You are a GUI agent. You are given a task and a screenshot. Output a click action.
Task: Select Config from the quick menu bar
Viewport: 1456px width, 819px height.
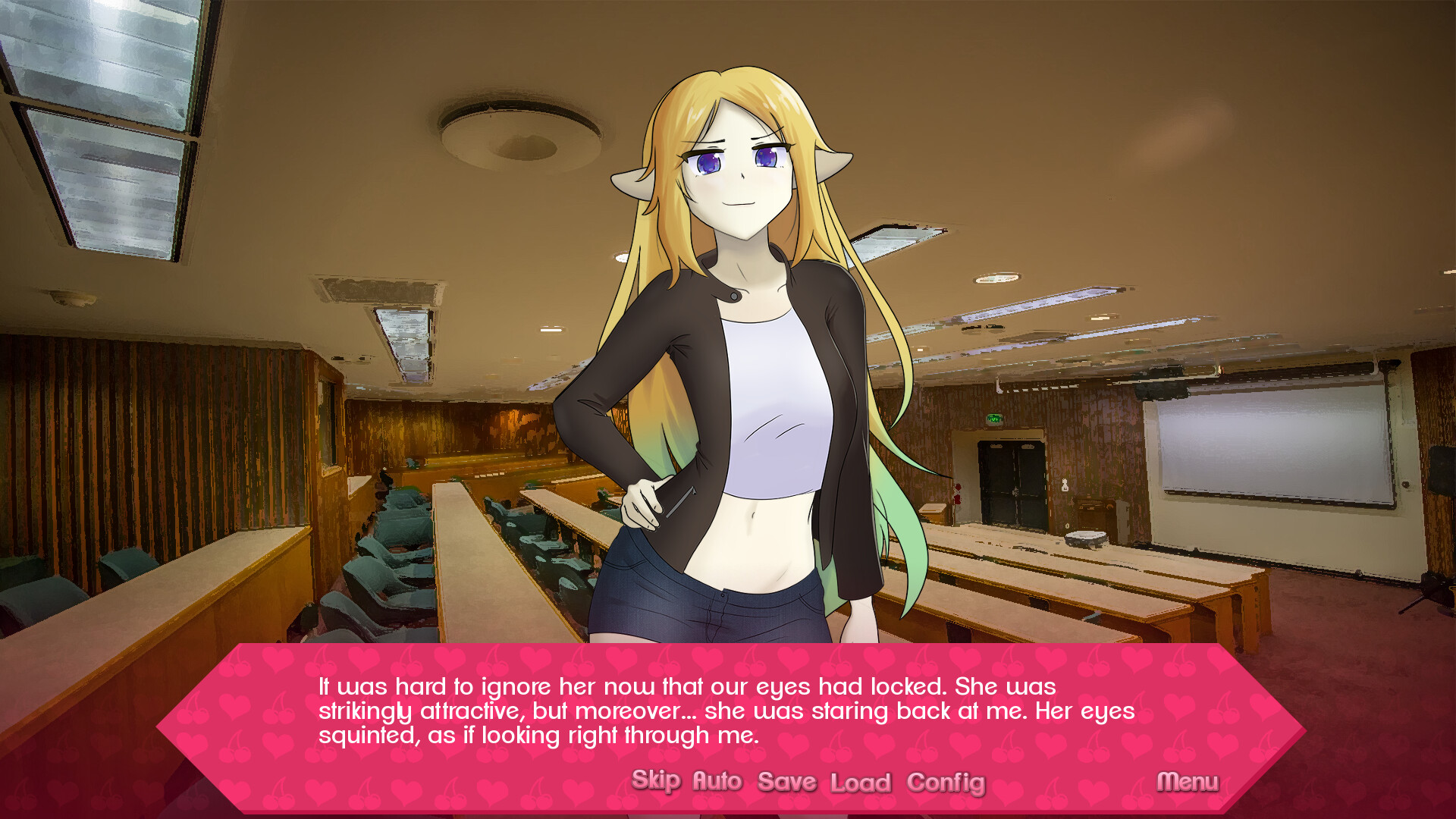click(946, 780)
